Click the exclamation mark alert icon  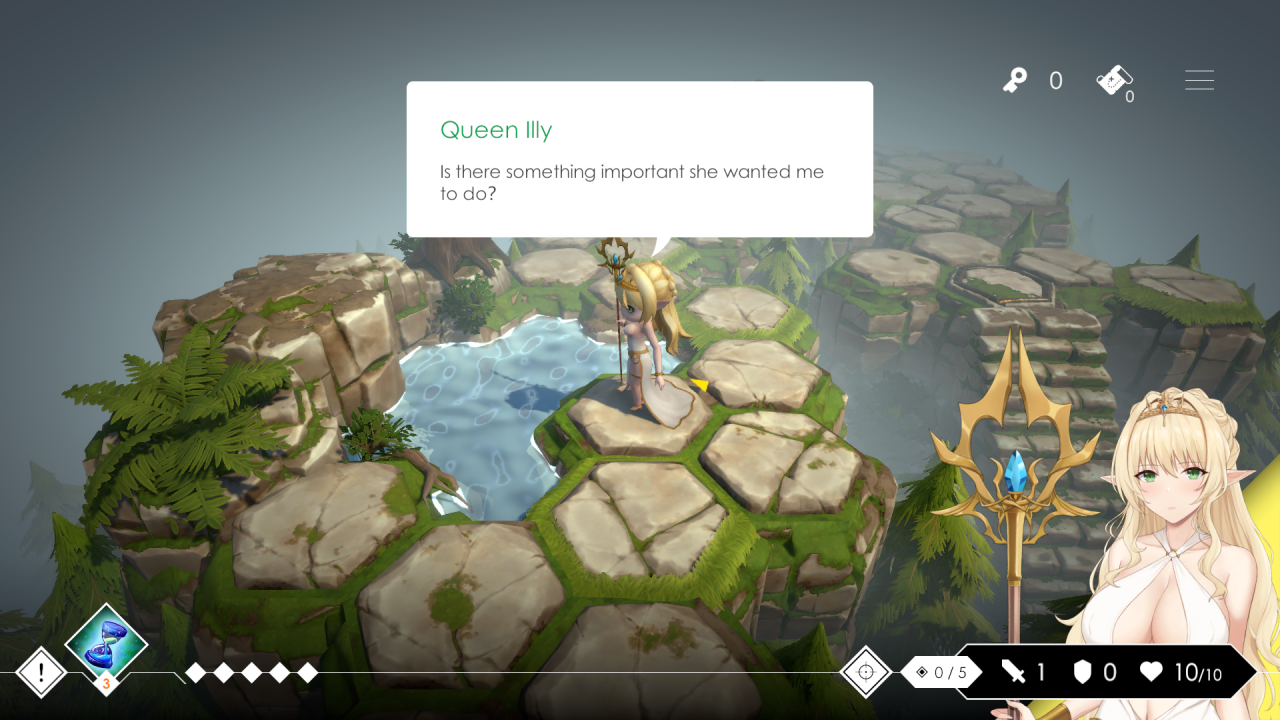pyautogui.click(x=41, y=672)
